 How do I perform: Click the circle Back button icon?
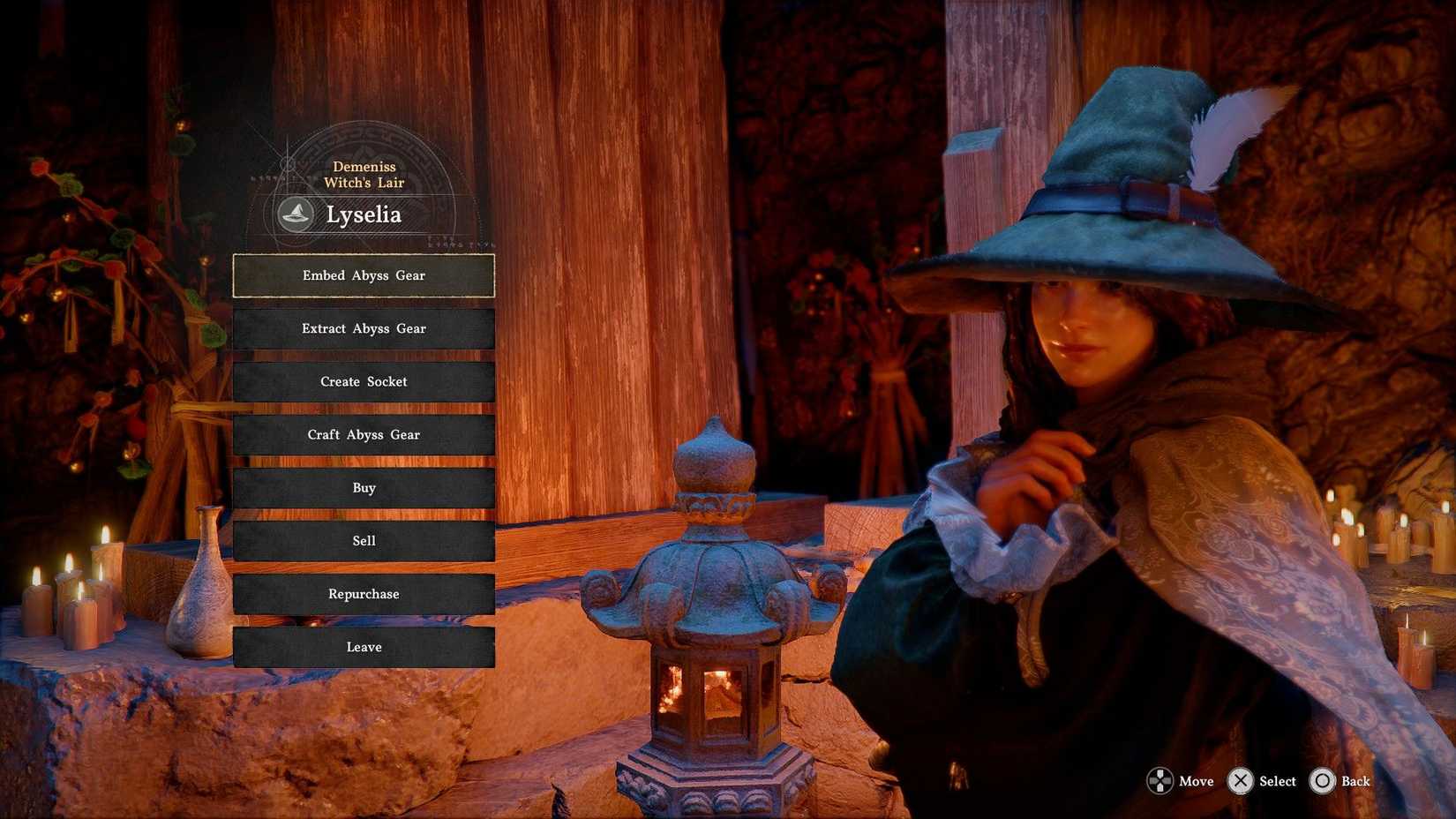click(1323, 781)
